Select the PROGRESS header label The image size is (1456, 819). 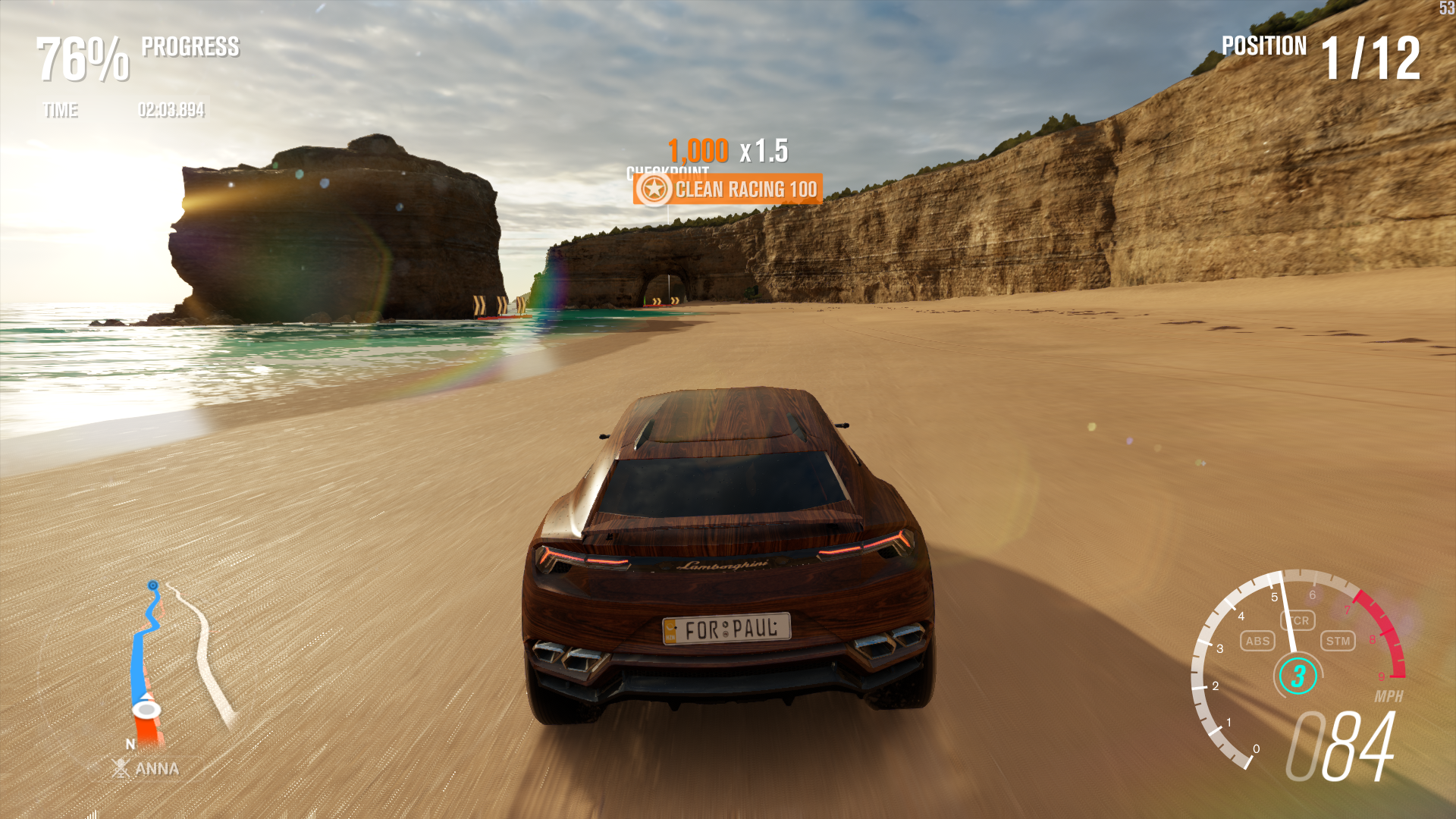coord(190,47)
